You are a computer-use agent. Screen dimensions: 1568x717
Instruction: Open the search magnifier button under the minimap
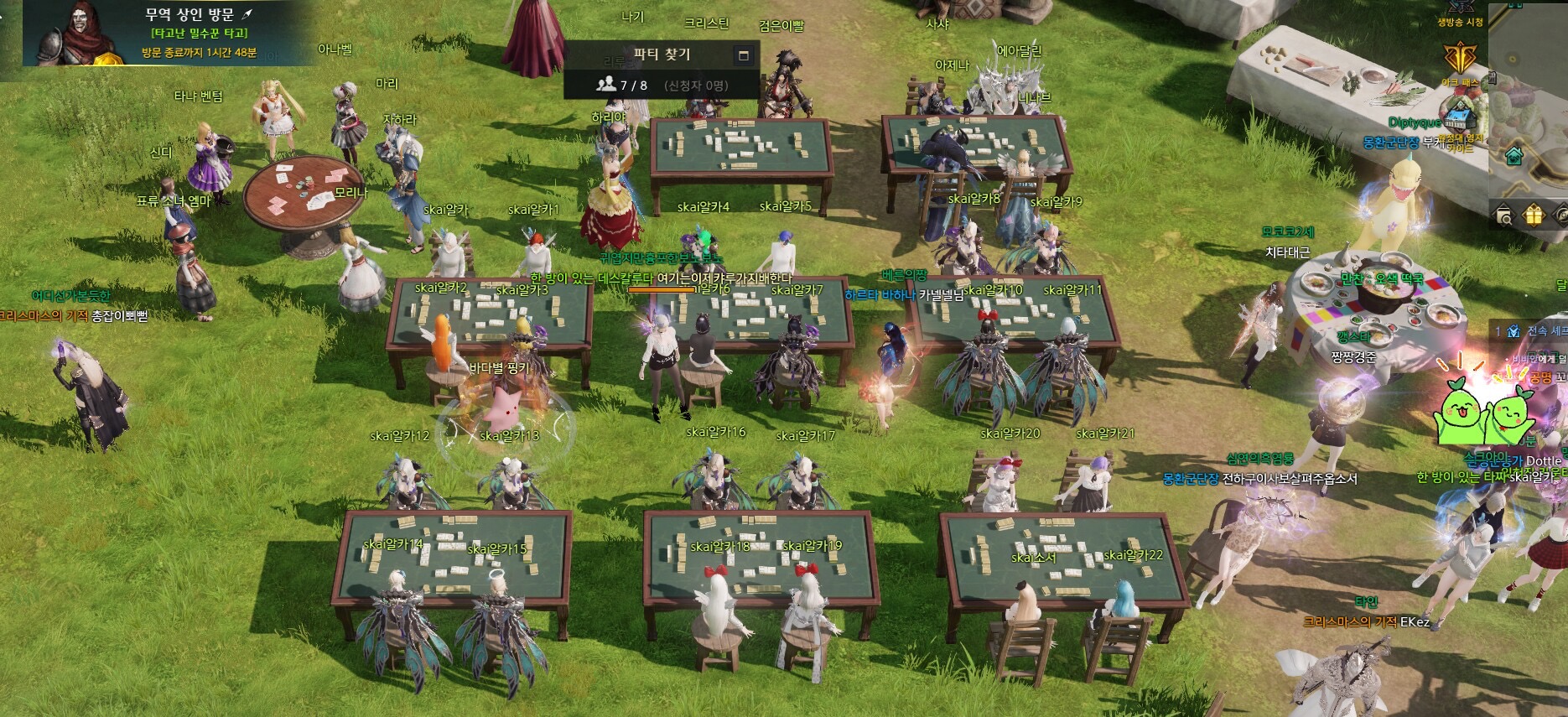(x=1505, y=216)
